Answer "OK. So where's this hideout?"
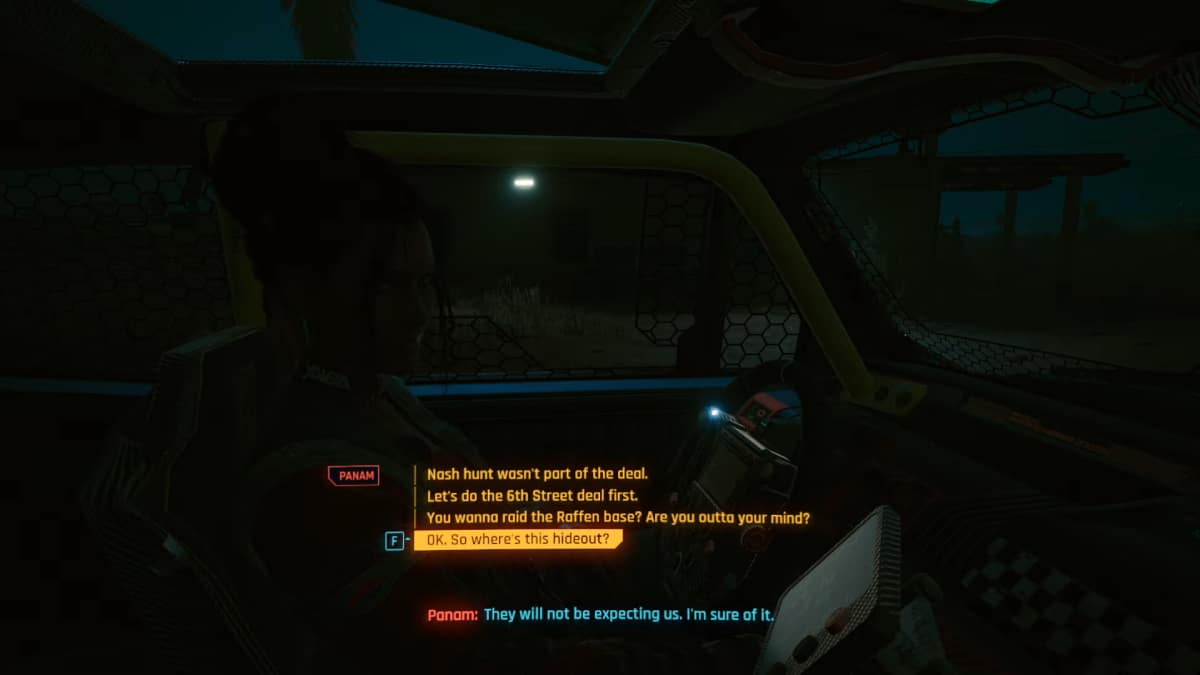The height and width of the screenshot is (675, 1200). (x=518, y=540)
